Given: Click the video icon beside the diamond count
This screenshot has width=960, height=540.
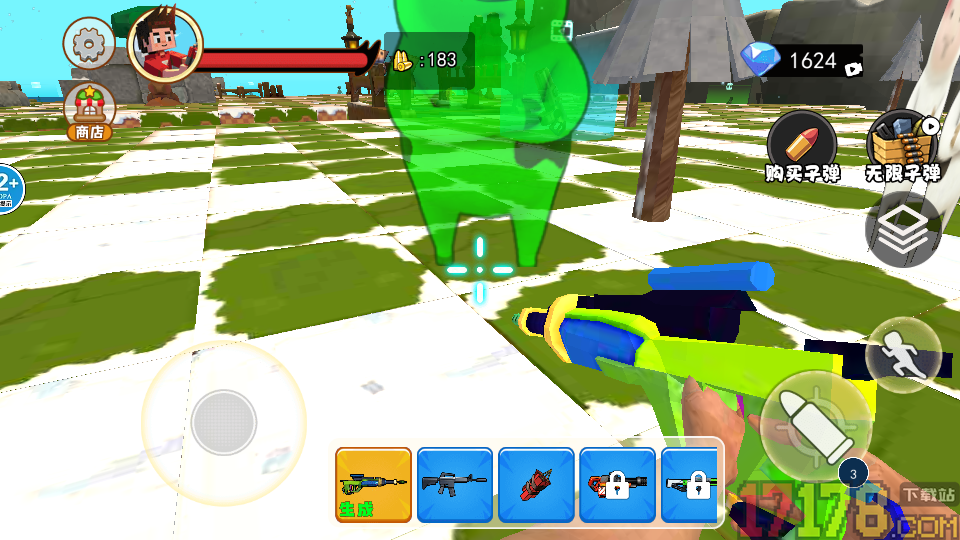Looking at the screenshot, I should [x=853, y=69].
